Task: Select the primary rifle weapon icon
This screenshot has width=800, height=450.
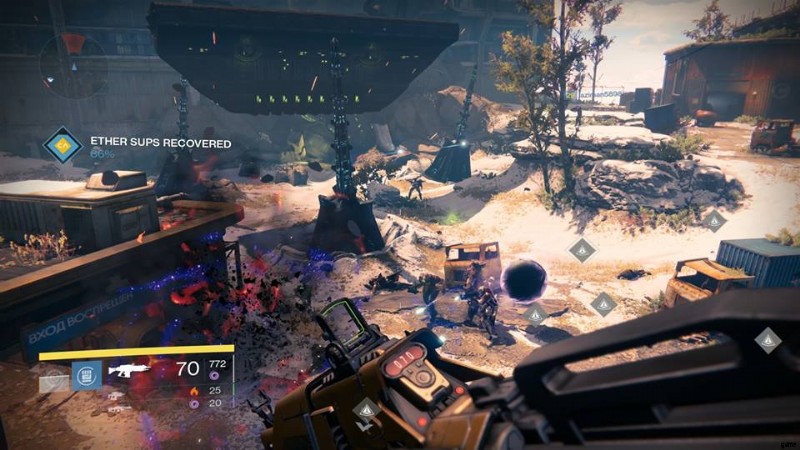Action: click(129, 370)
